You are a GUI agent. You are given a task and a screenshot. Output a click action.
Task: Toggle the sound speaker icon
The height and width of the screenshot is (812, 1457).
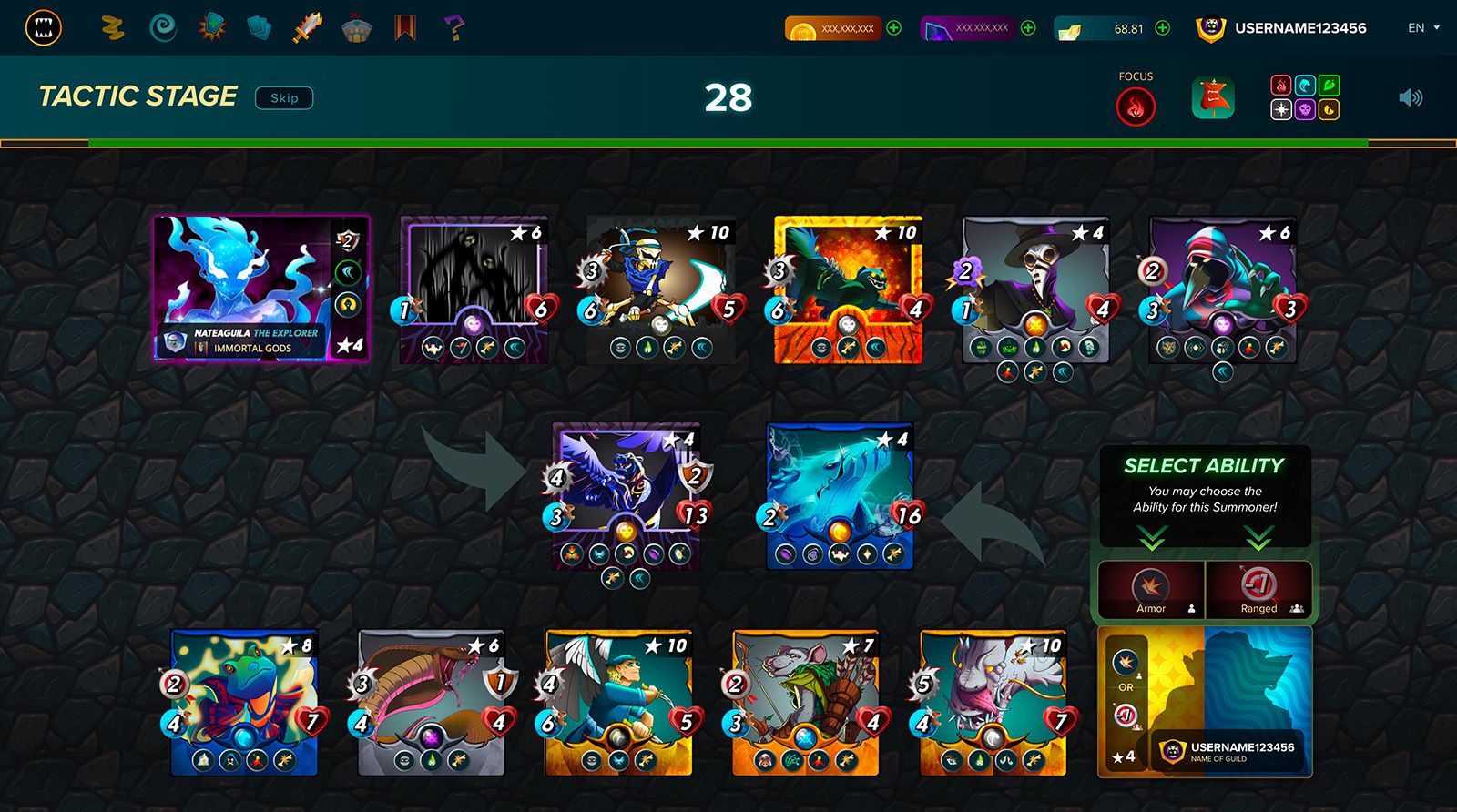pos(1410,97)
